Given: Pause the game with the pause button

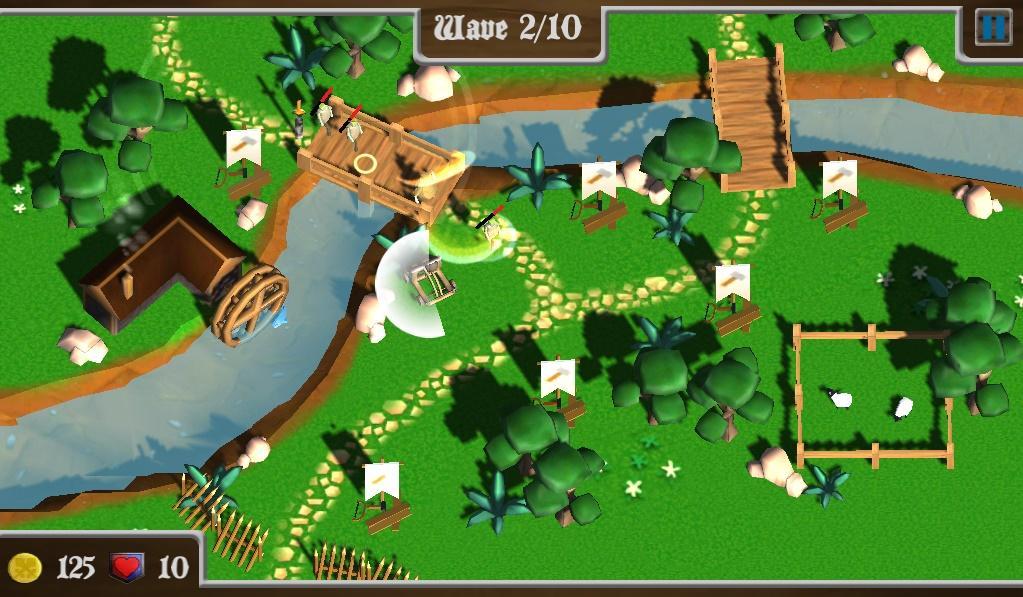Looking at the screenshot, I should click(992, 27).
